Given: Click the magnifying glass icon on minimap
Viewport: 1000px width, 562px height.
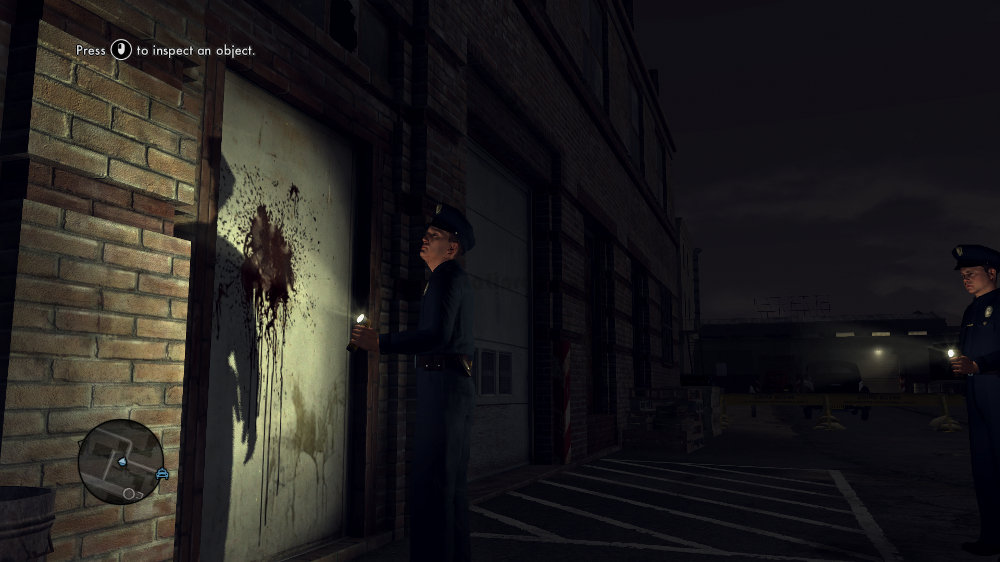Looking at the screenshot, I should click(x=130, y=493).
